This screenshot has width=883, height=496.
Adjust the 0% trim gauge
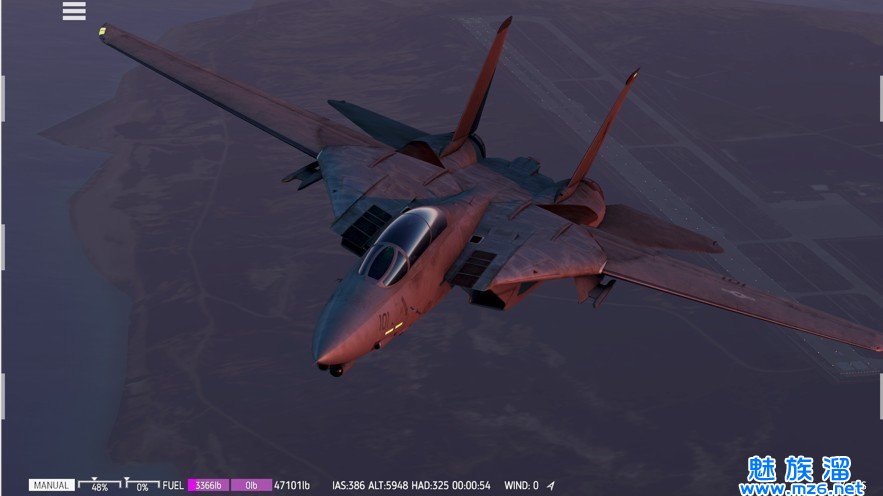(142, 485)
